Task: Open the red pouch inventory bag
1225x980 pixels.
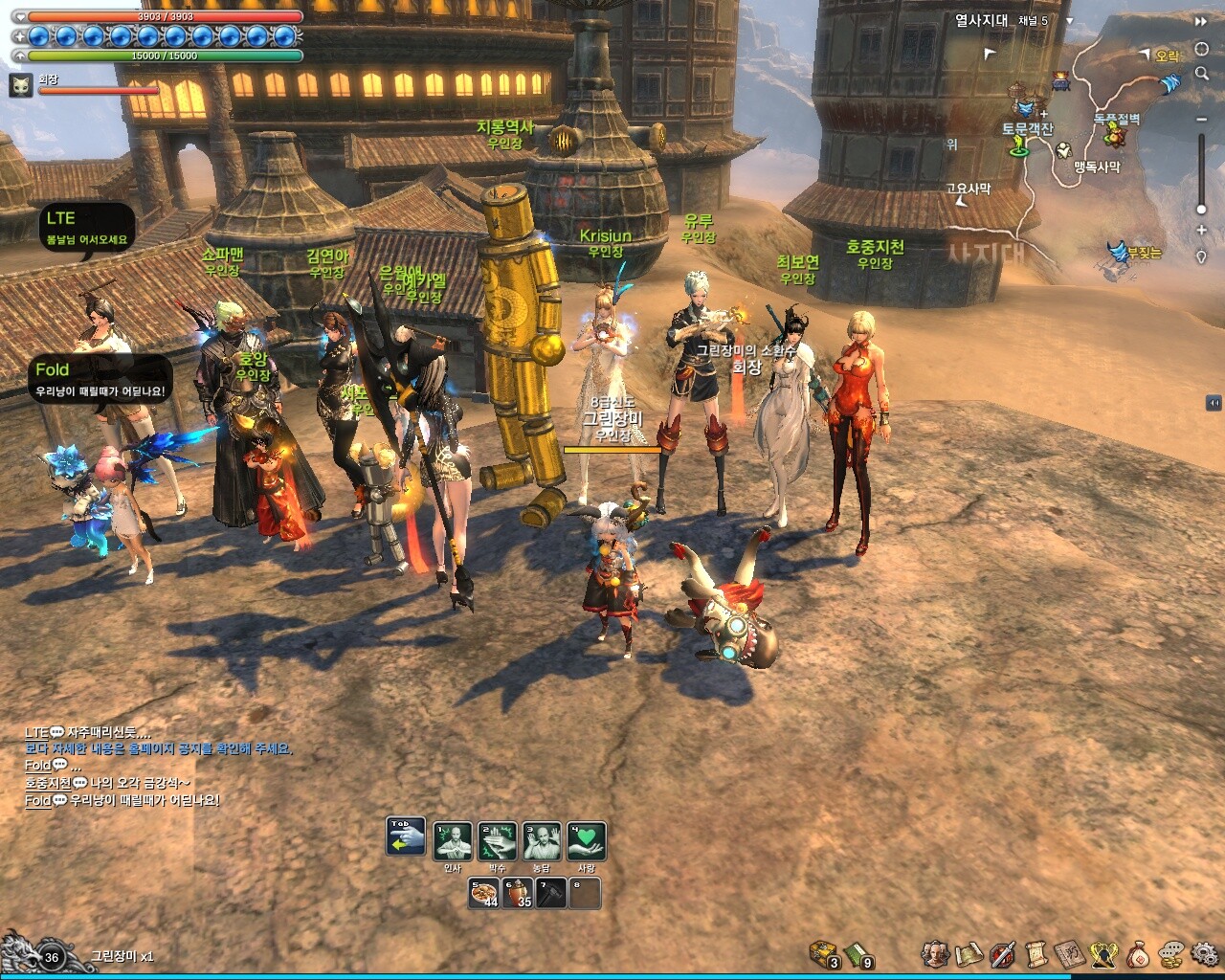Action: coord(1138,953)
